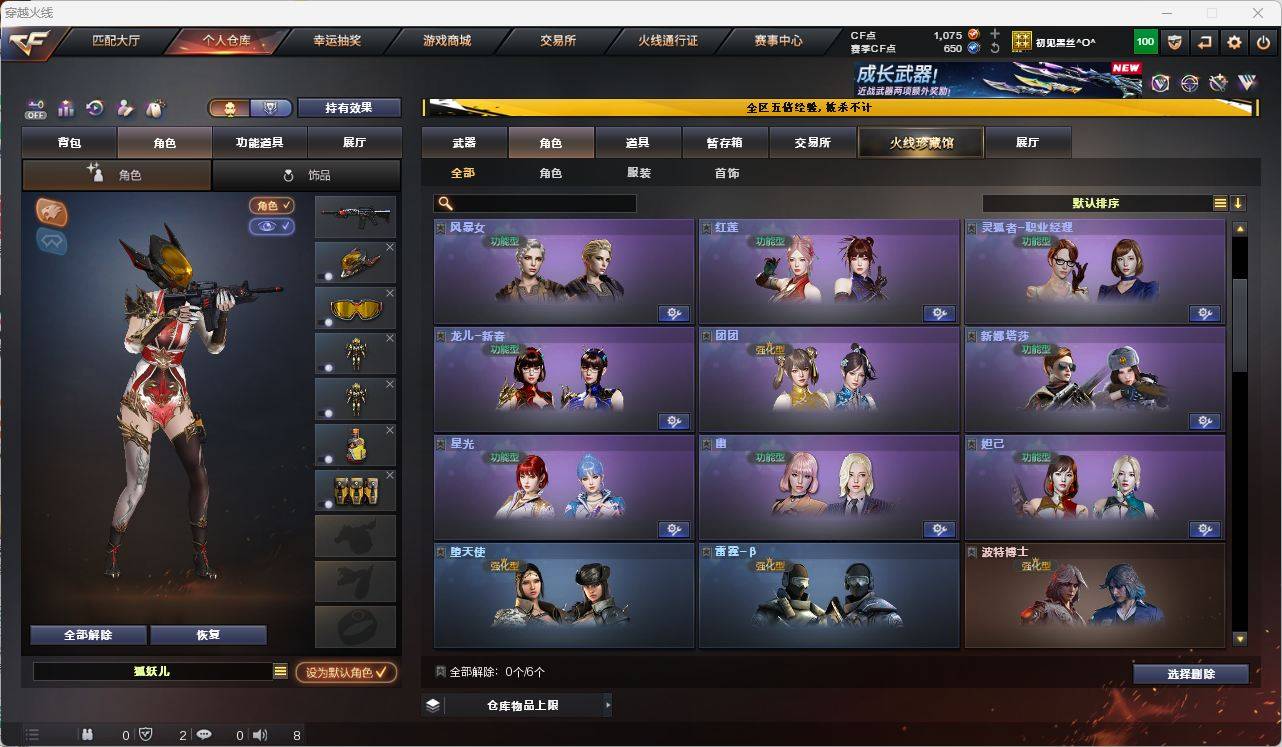Open the repair/switch icon next to settings
The width and height of the screenshot is (1282, 747).
click(x=1206, y=41)
